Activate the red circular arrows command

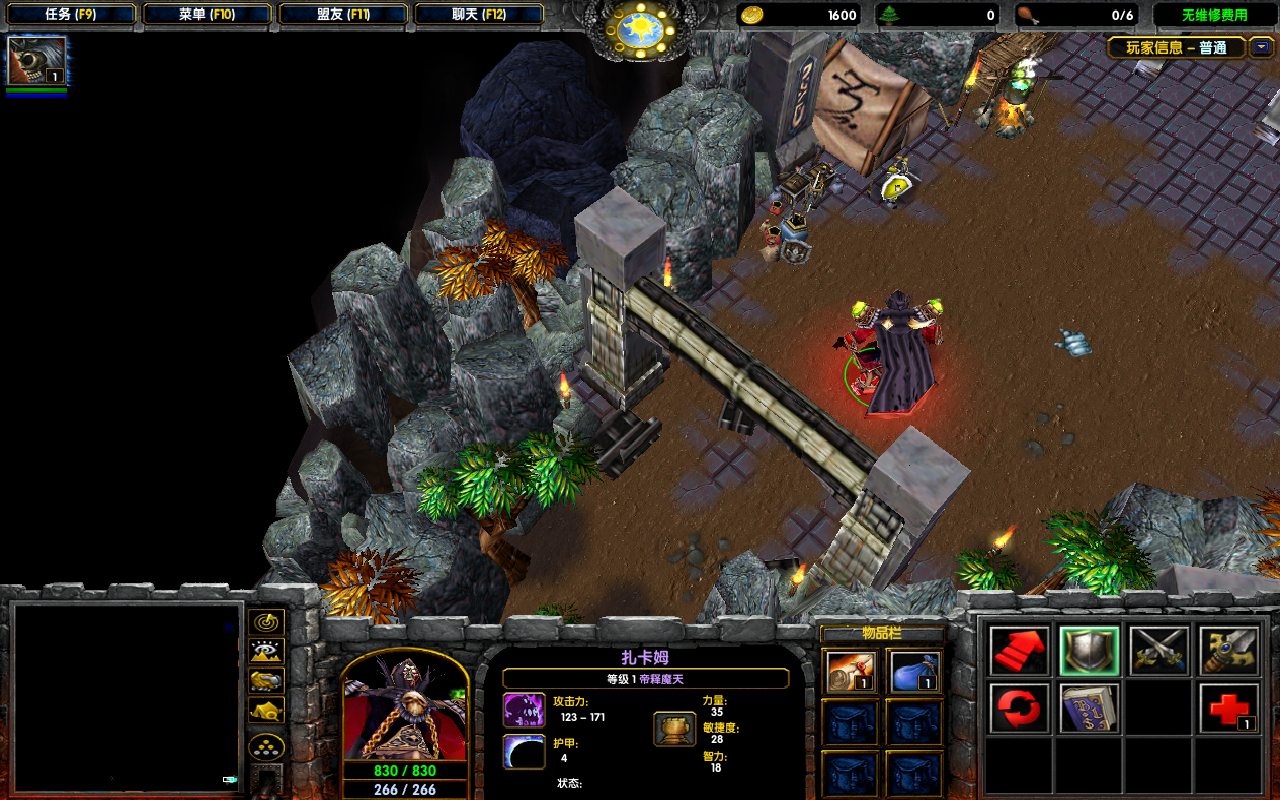coord(1019,709)
